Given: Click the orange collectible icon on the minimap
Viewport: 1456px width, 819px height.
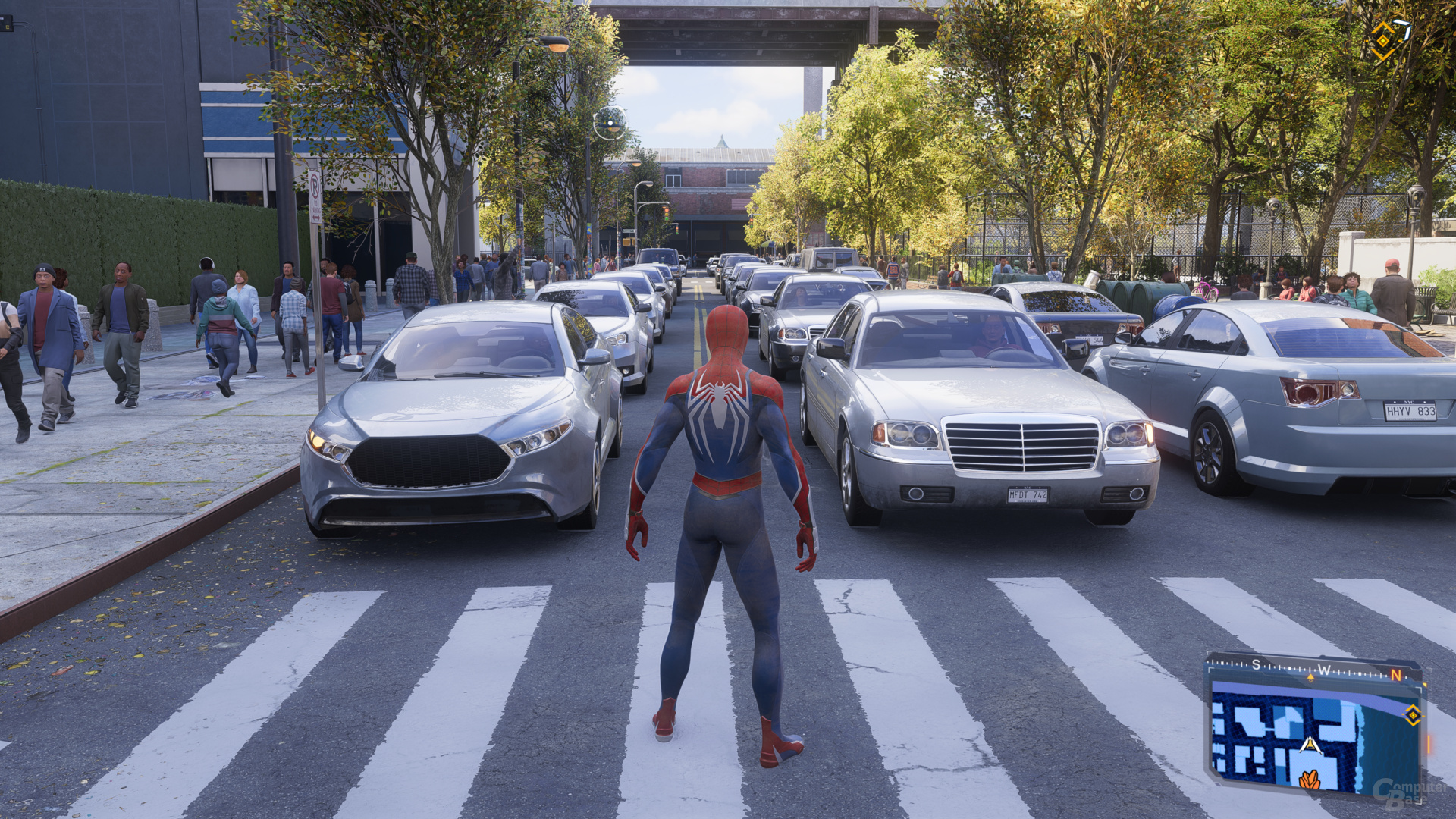Looking at the screenshot, I should (1310, 781).
